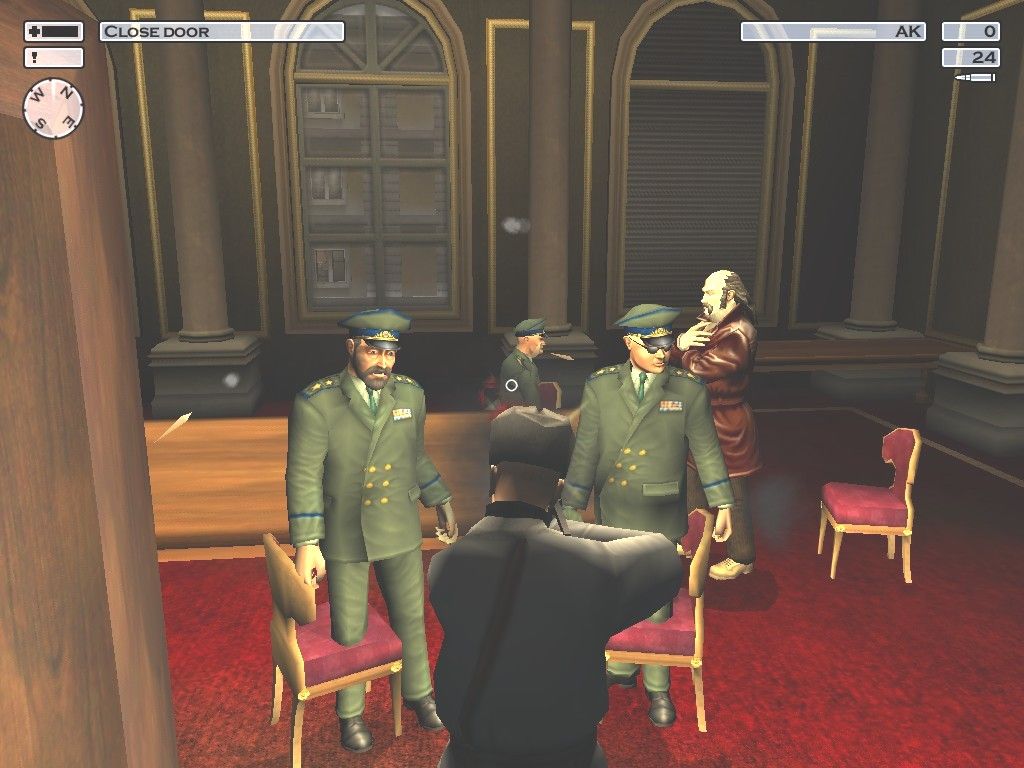Select the AK weapon label
Image resolution: width=1024 pixels, height=768 pixels.
[x=833, y=32]
